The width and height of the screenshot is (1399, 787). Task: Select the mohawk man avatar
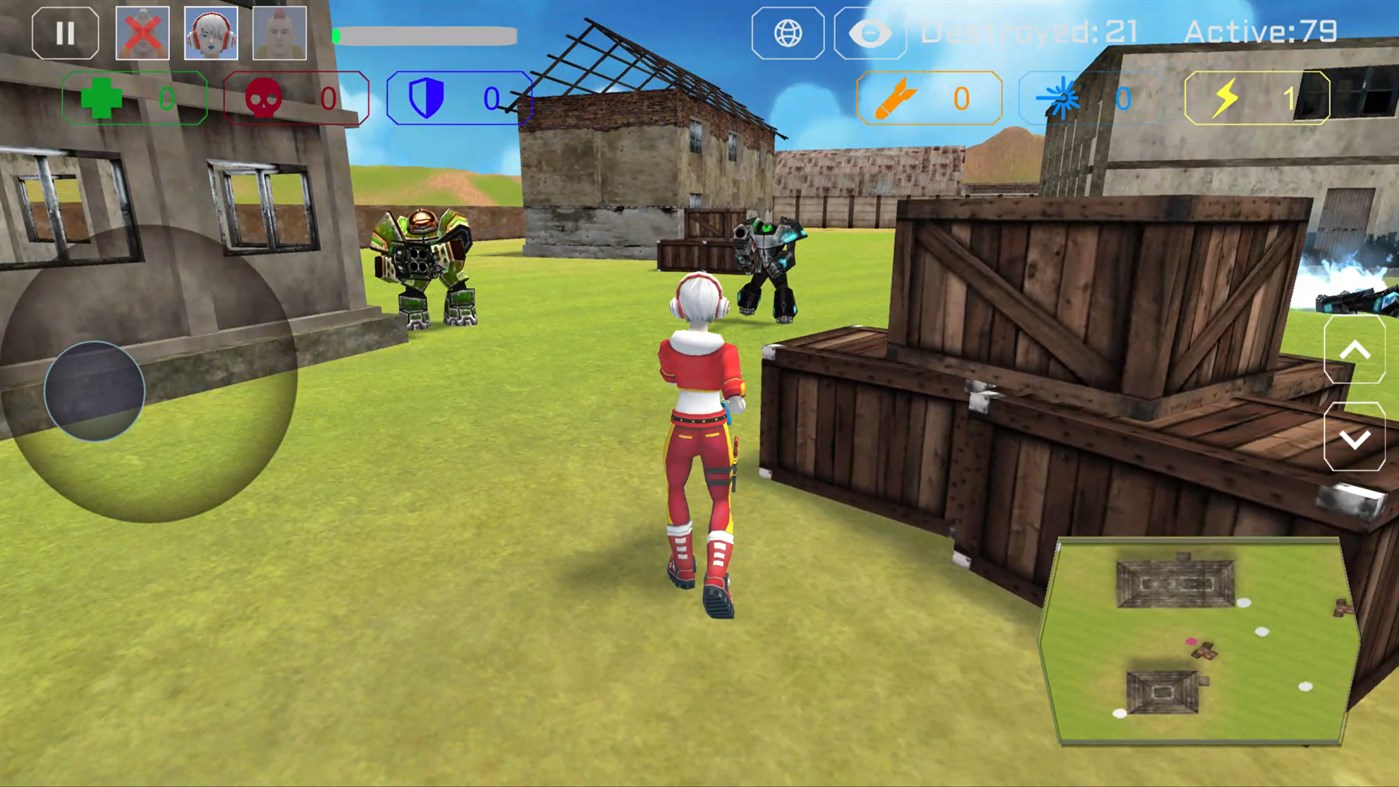(x=279, y=33)
